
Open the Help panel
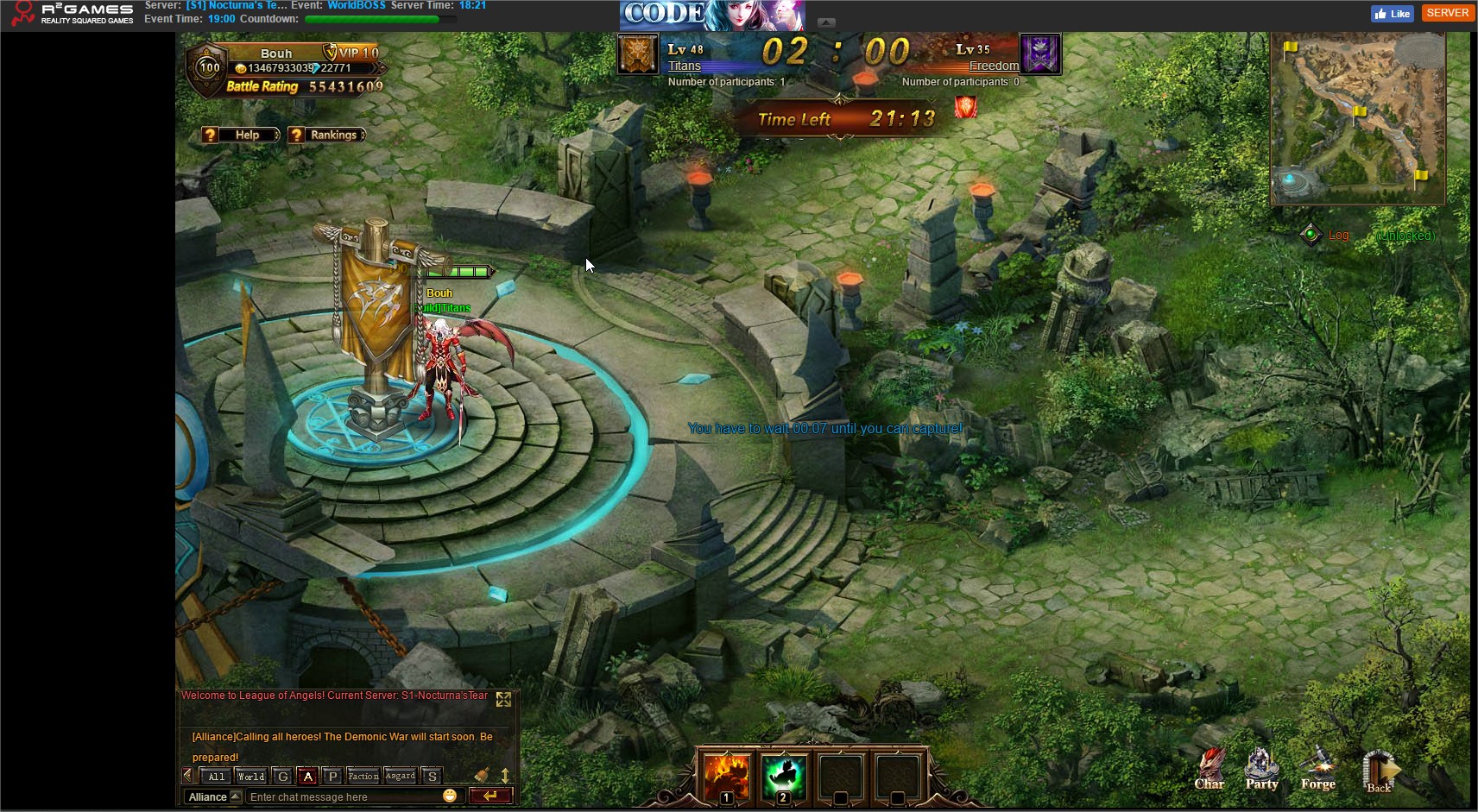coord(241,135)
